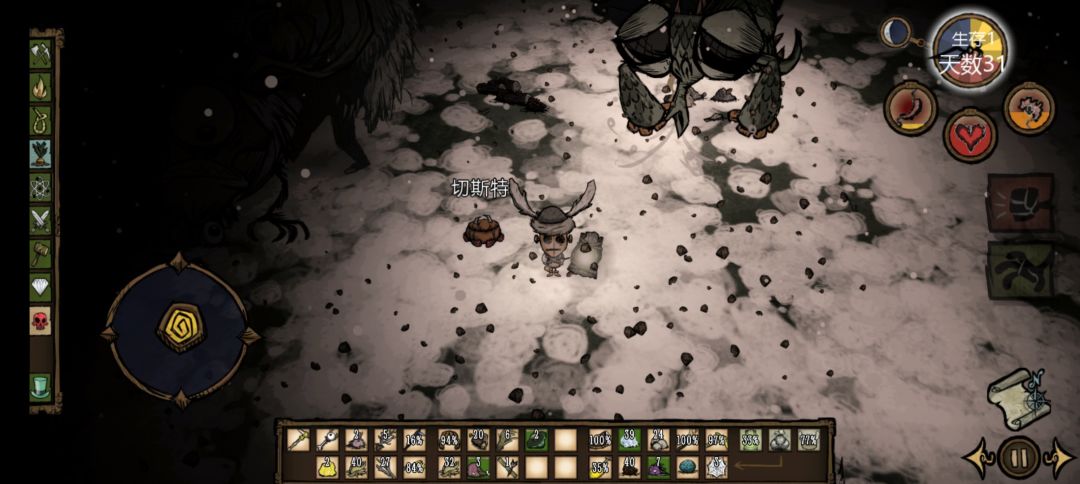Select the Refine diamond crafting tab
This screenshot has width=1080, height=484.
coord(40,286)
